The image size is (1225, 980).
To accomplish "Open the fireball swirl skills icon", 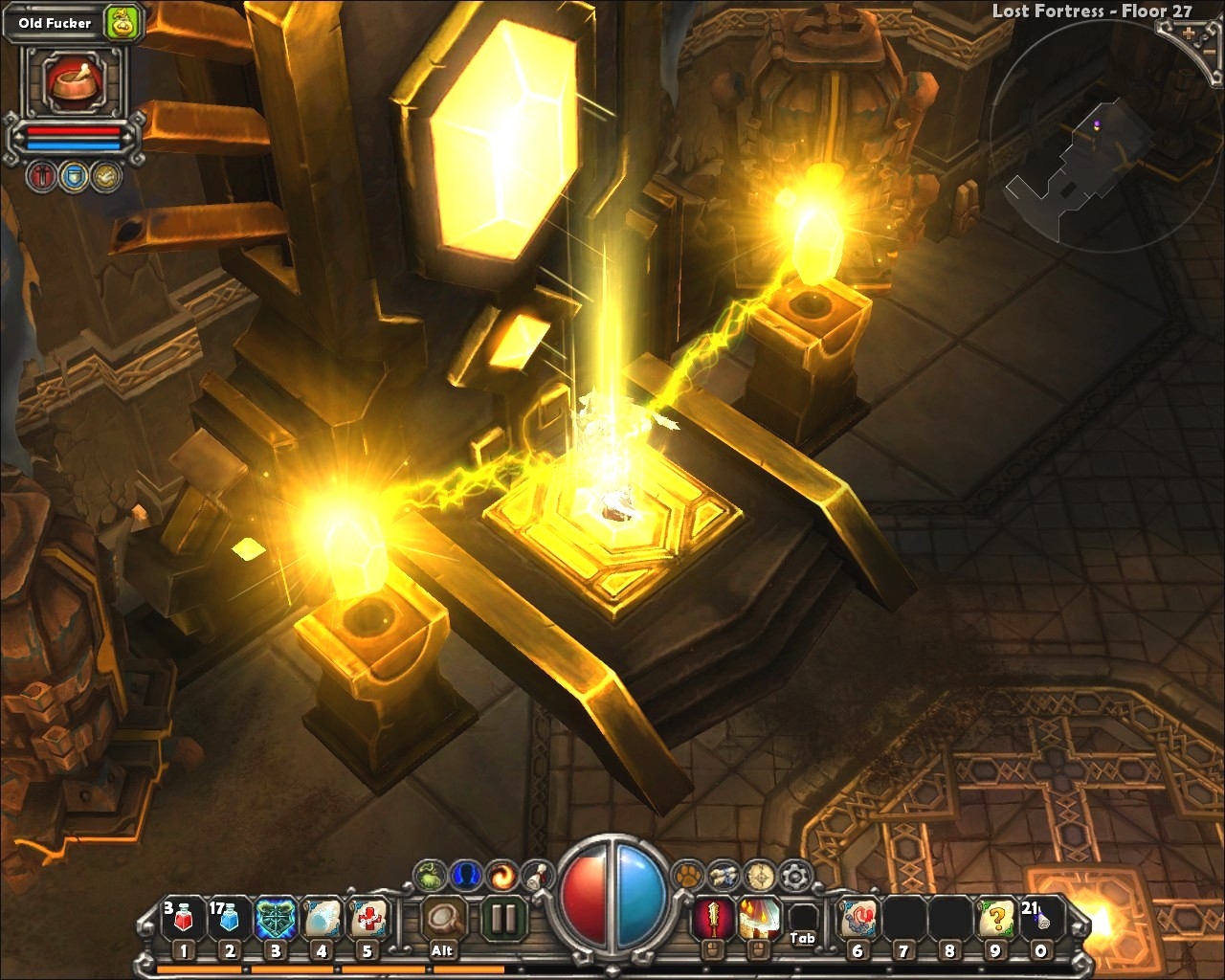I will [x=501, y=874].
